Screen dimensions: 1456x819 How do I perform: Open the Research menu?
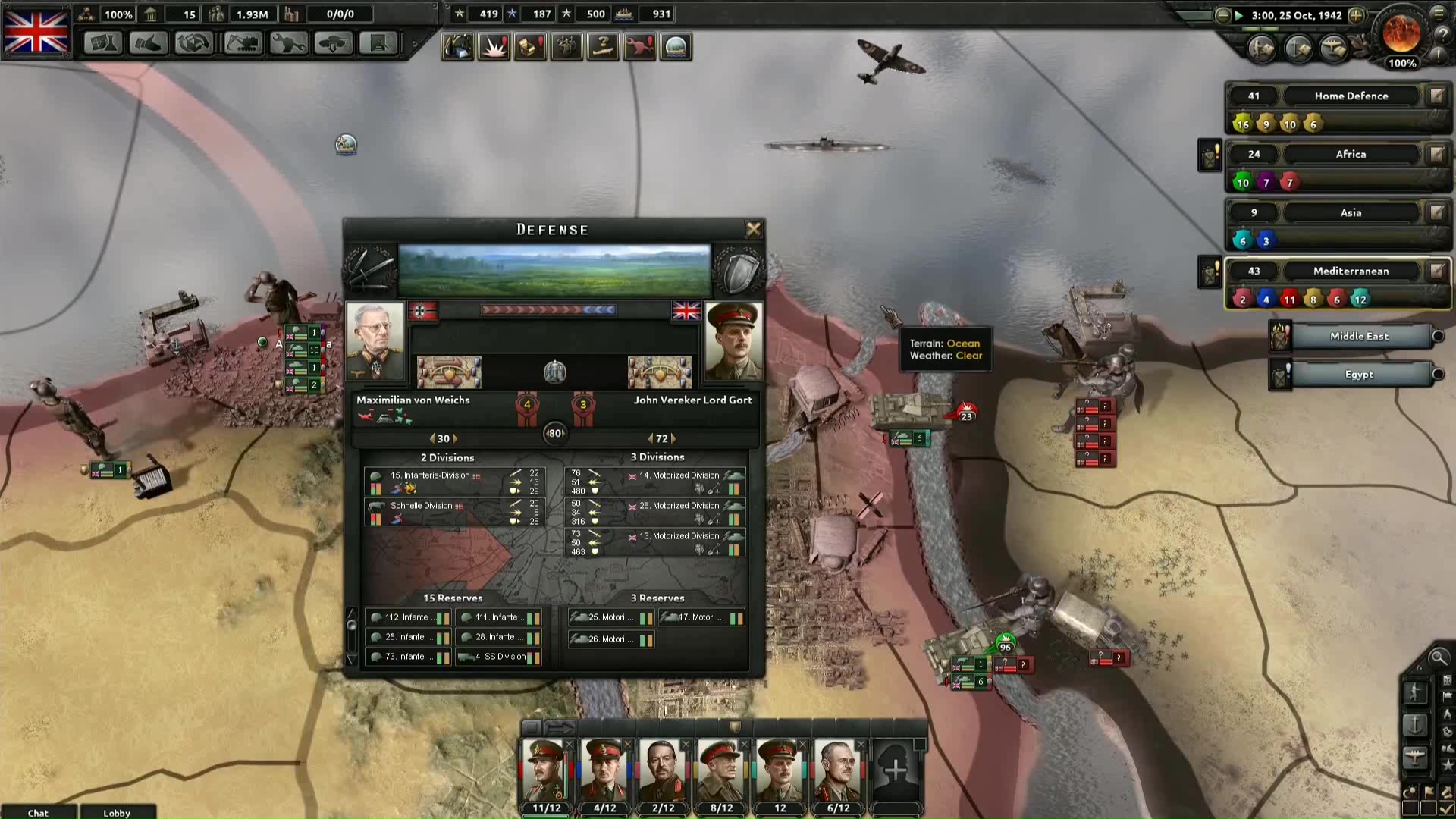click(102, 44)
